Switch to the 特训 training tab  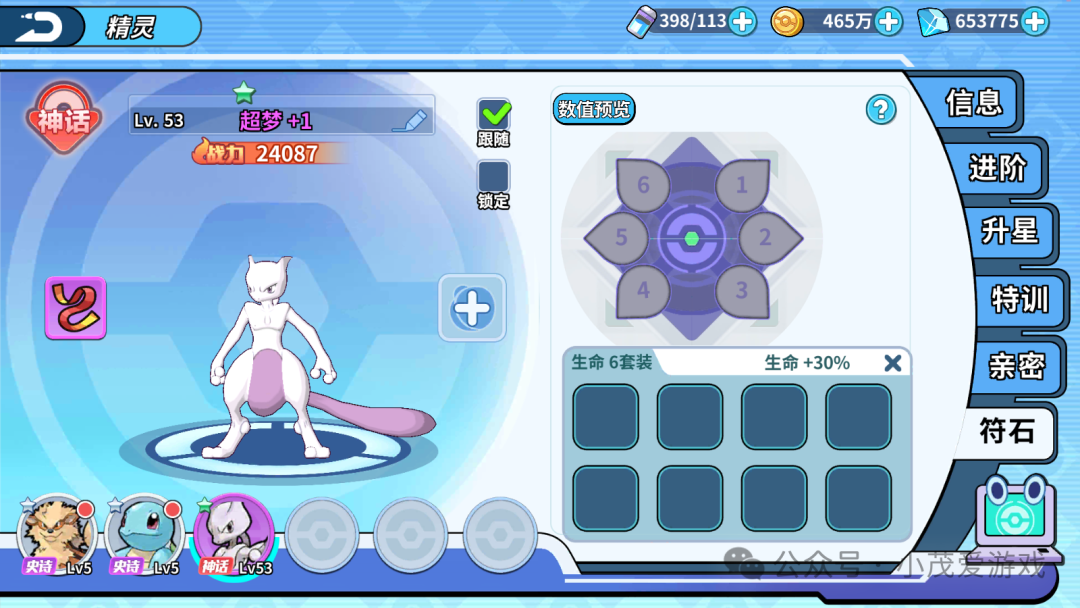click(x=1019, y=298)
